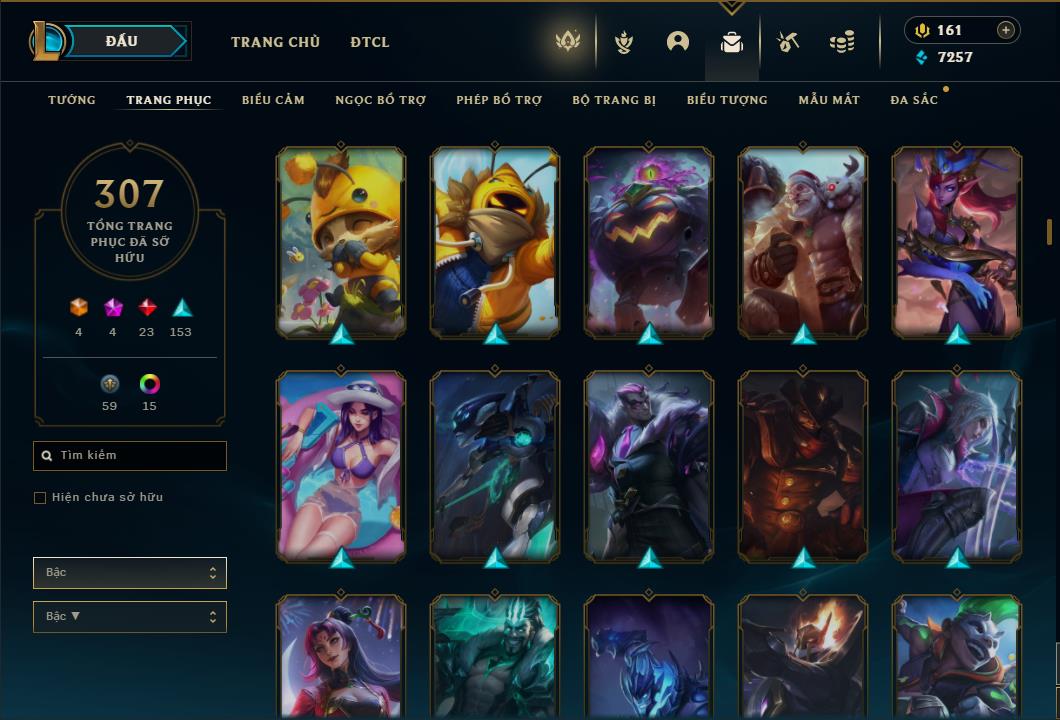The width and height of the screenshot is (1060, 720).
Task: Show the BIỂU TƯỢNG tab
Action: pyautogui.click(x=727, y=100)
